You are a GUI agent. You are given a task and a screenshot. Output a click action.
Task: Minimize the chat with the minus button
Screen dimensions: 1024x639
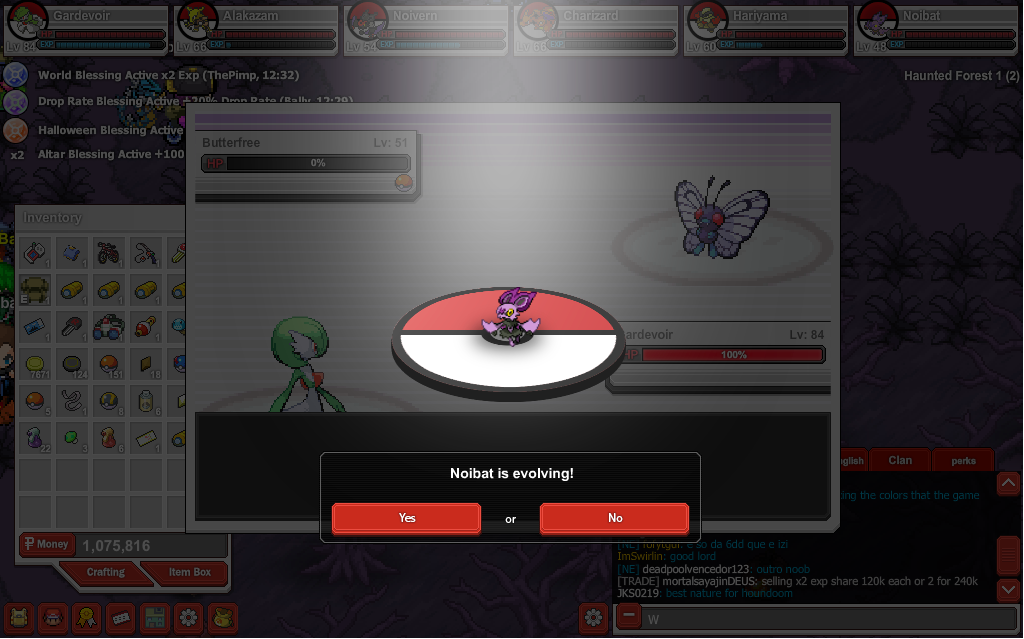(x=628, y=617)
